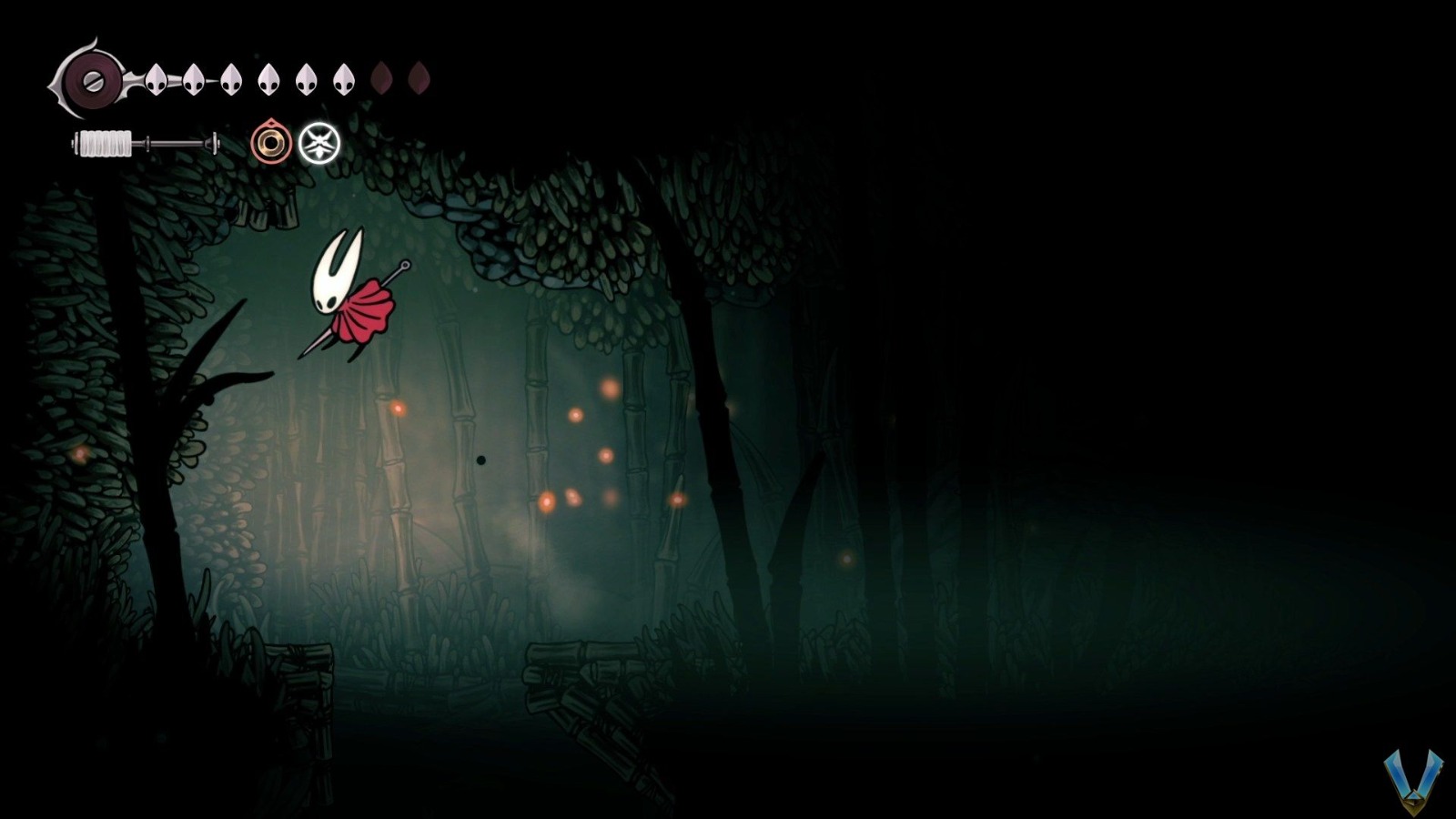This screenshot has width=1456, height=819.
Task: Click the second full health mask
Action: pyautogui.click(x=193, y=77)
